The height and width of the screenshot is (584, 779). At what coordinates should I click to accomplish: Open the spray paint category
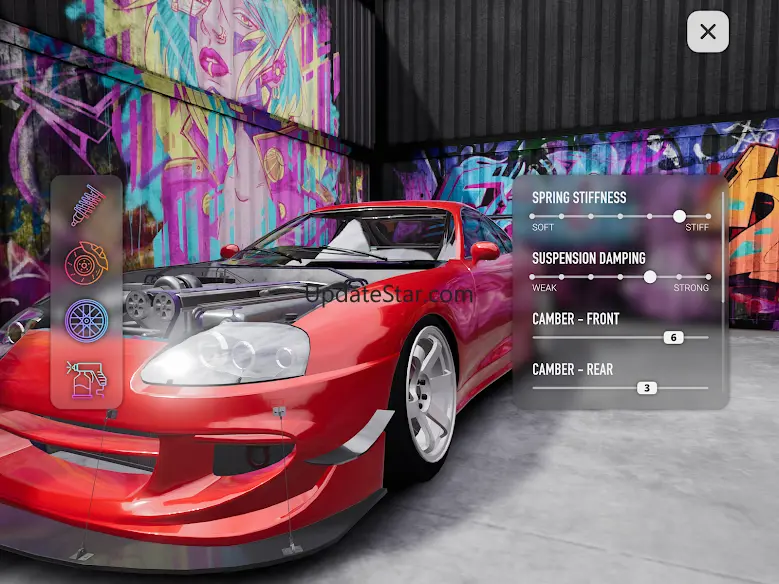coord(87,380)
